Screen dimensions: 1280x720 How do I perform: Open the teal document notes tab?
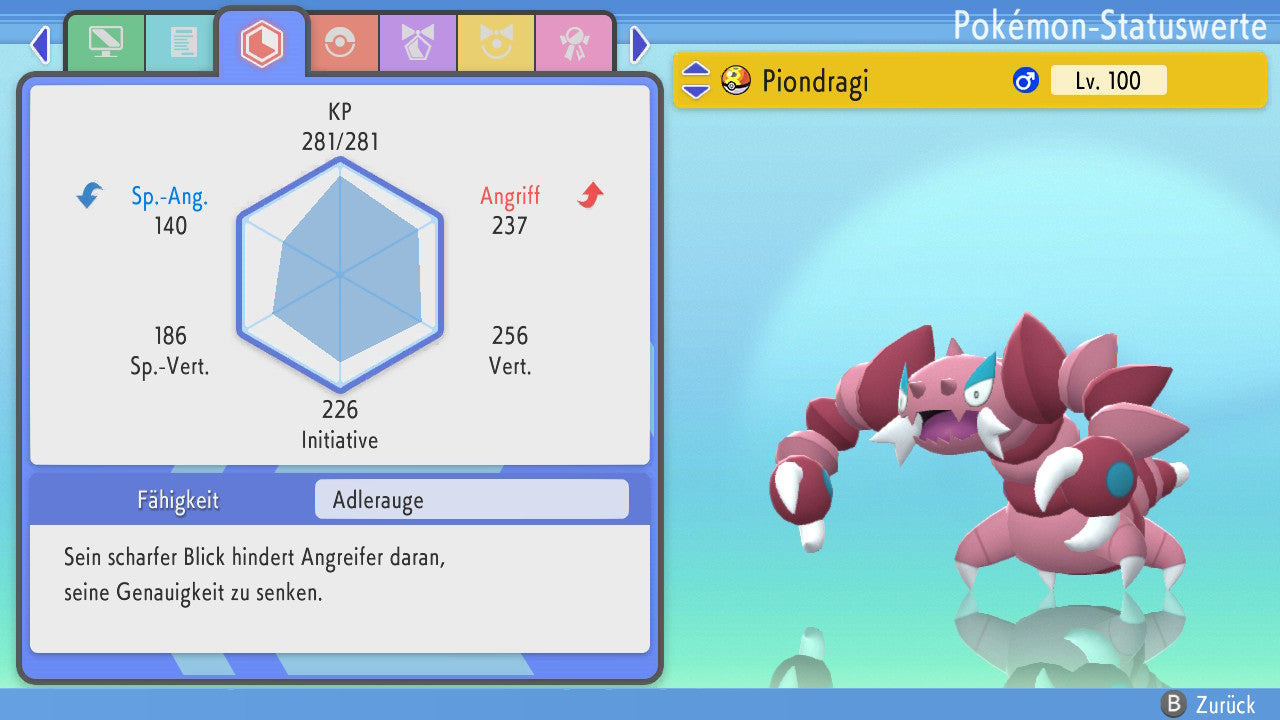coord(182,43)
